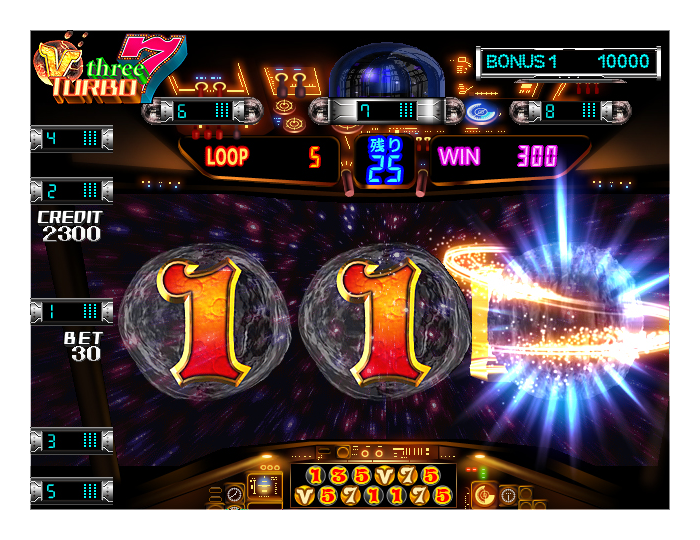Select the payline 4 indicator
Image resolution: width=700 pixels, height=540 pixels.
(71, 138)
